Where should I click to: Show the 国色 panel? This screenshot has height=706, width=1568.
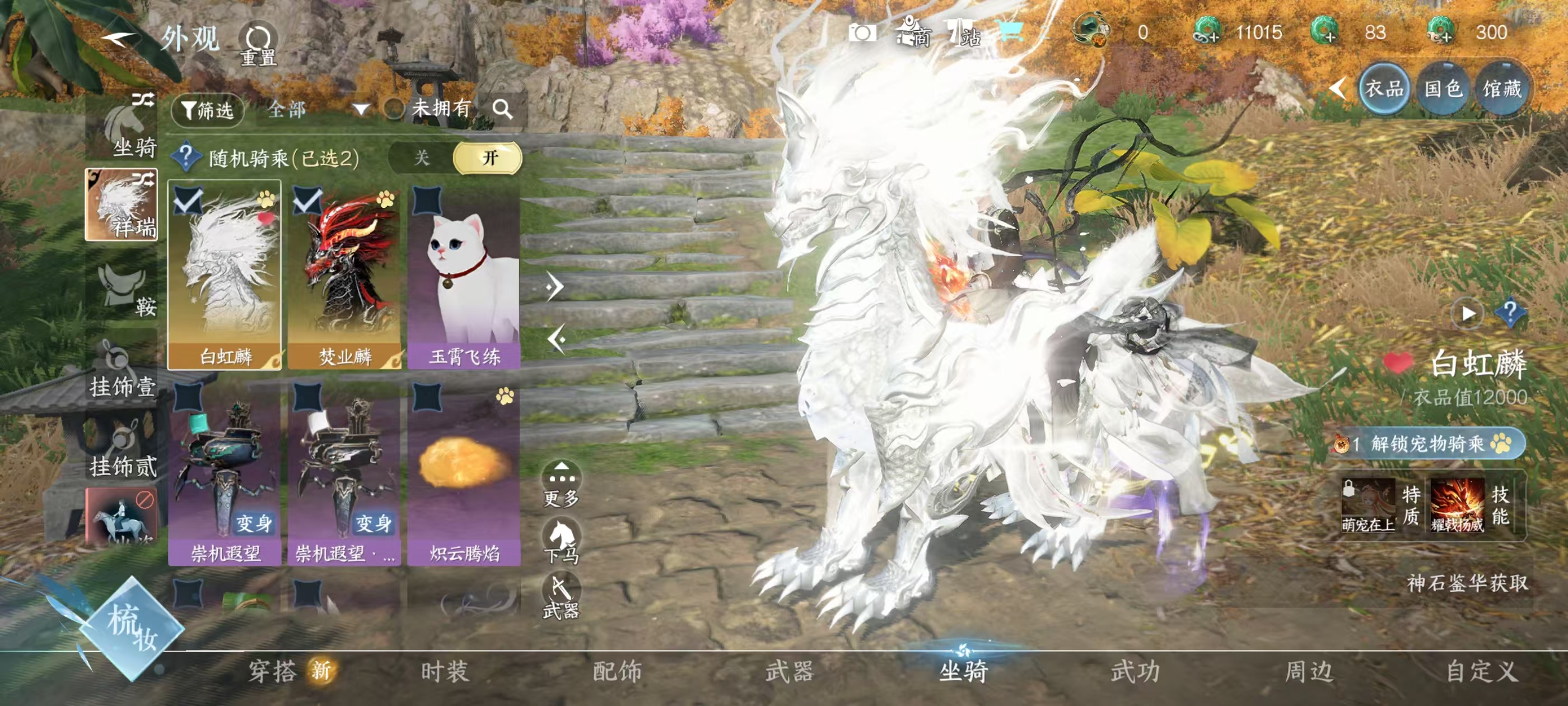coord(1443,89)
